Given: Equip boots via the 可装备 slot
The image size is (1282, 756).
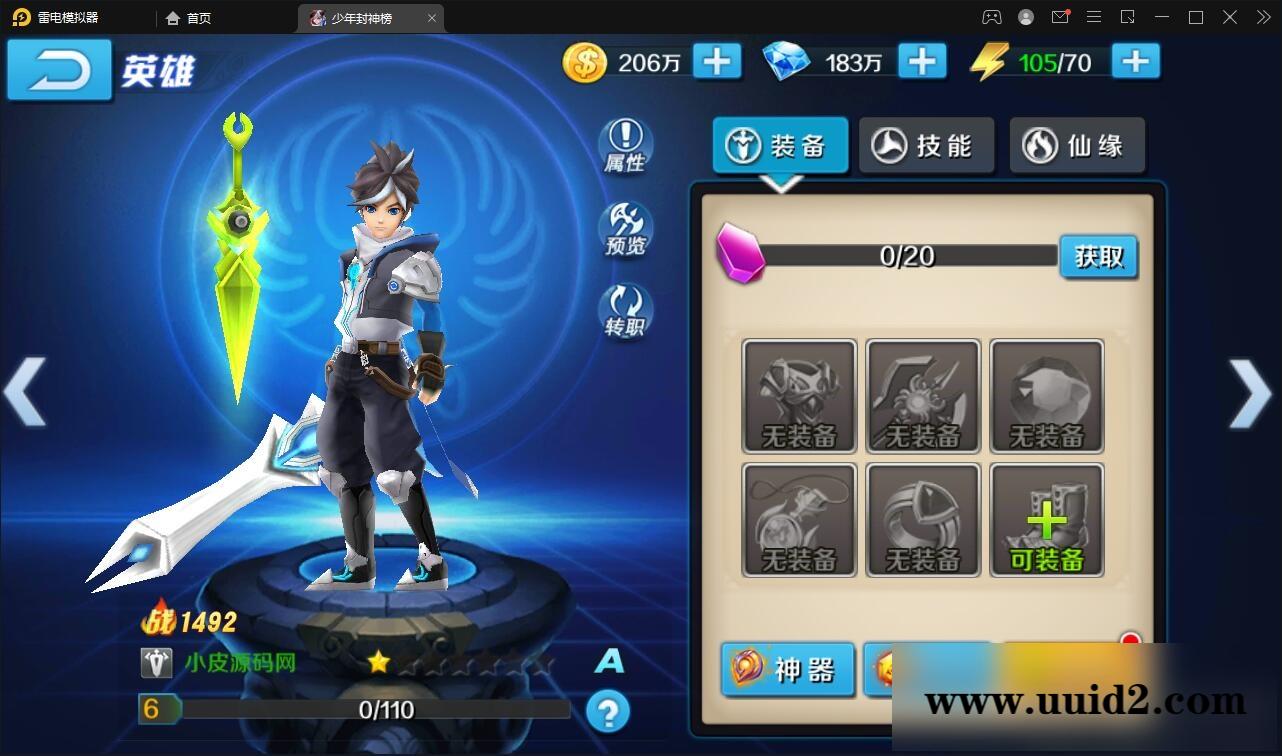Looking at the screenshot, I should (x=1046, y=519).
